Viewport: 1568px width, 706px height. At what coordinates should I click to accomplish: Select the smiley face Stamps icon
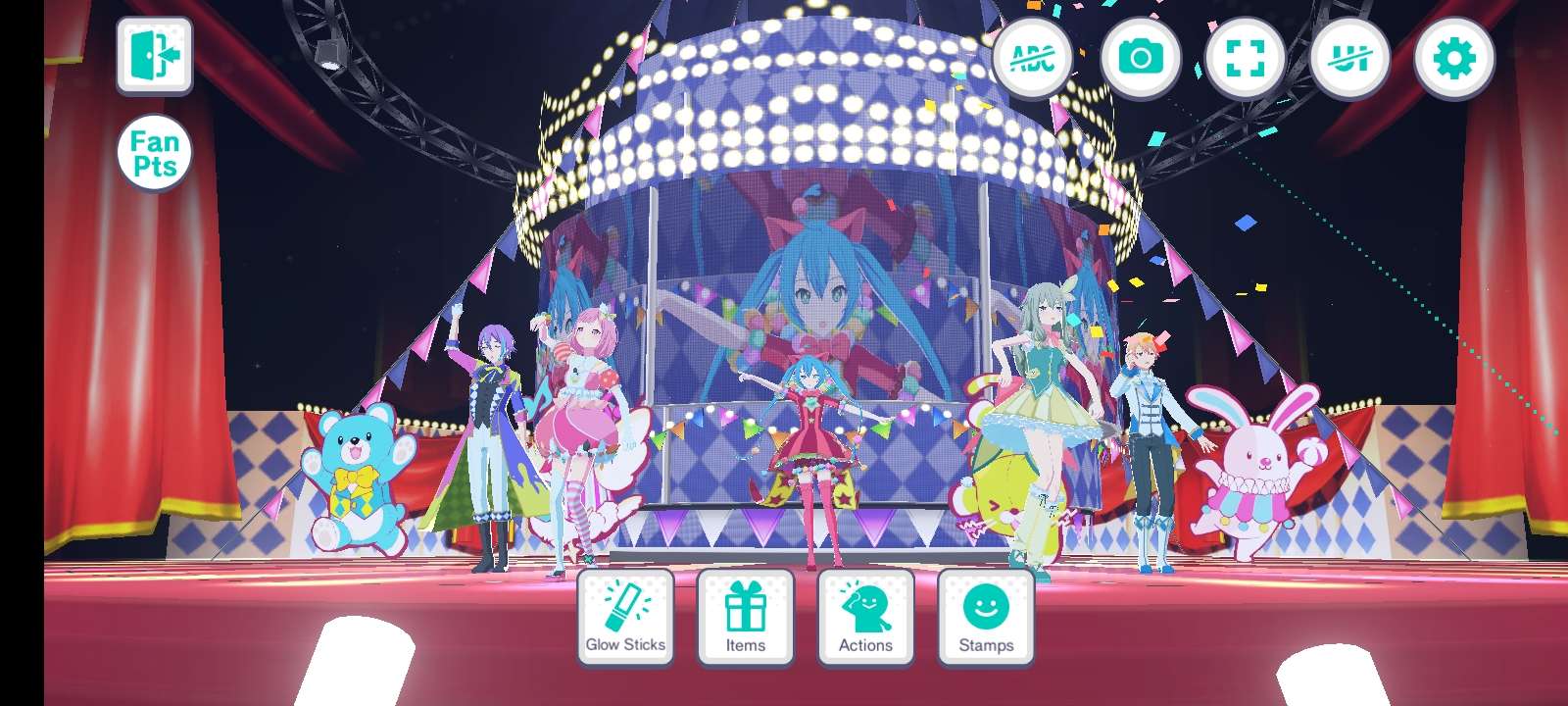click(984, 606)
